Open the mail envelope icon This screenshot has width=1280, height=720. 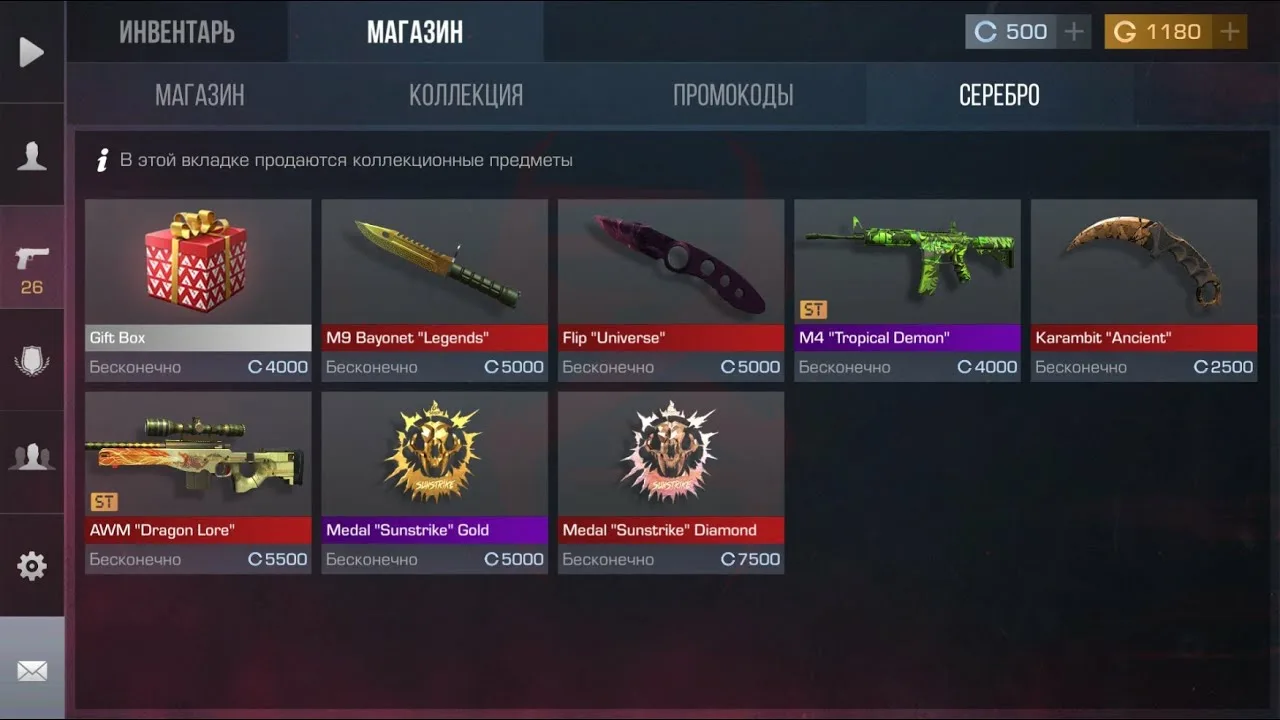[x=32, y=670]
